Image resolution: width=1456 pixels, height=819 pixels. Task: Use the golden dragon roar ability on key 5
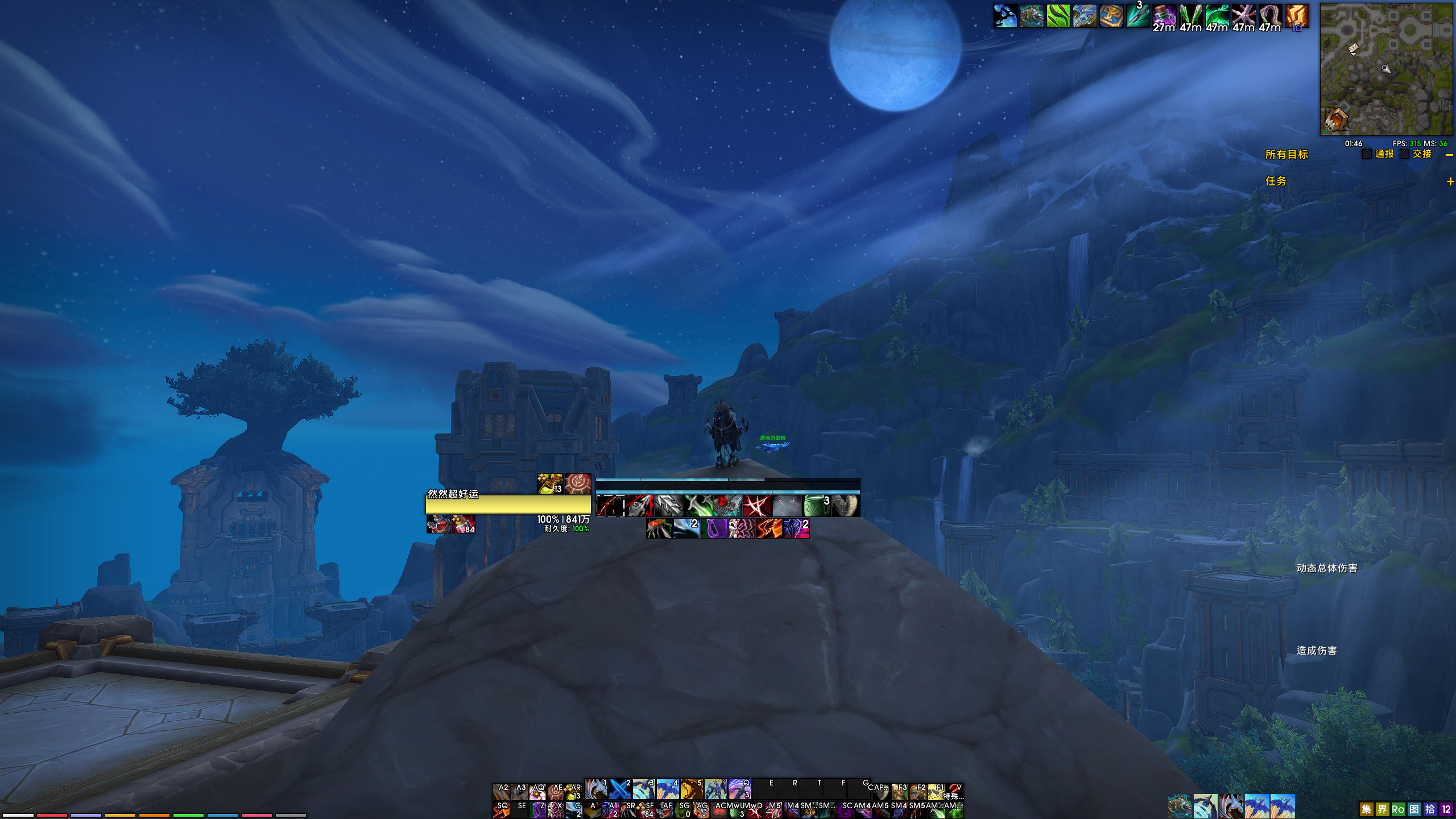coord(691,789)
